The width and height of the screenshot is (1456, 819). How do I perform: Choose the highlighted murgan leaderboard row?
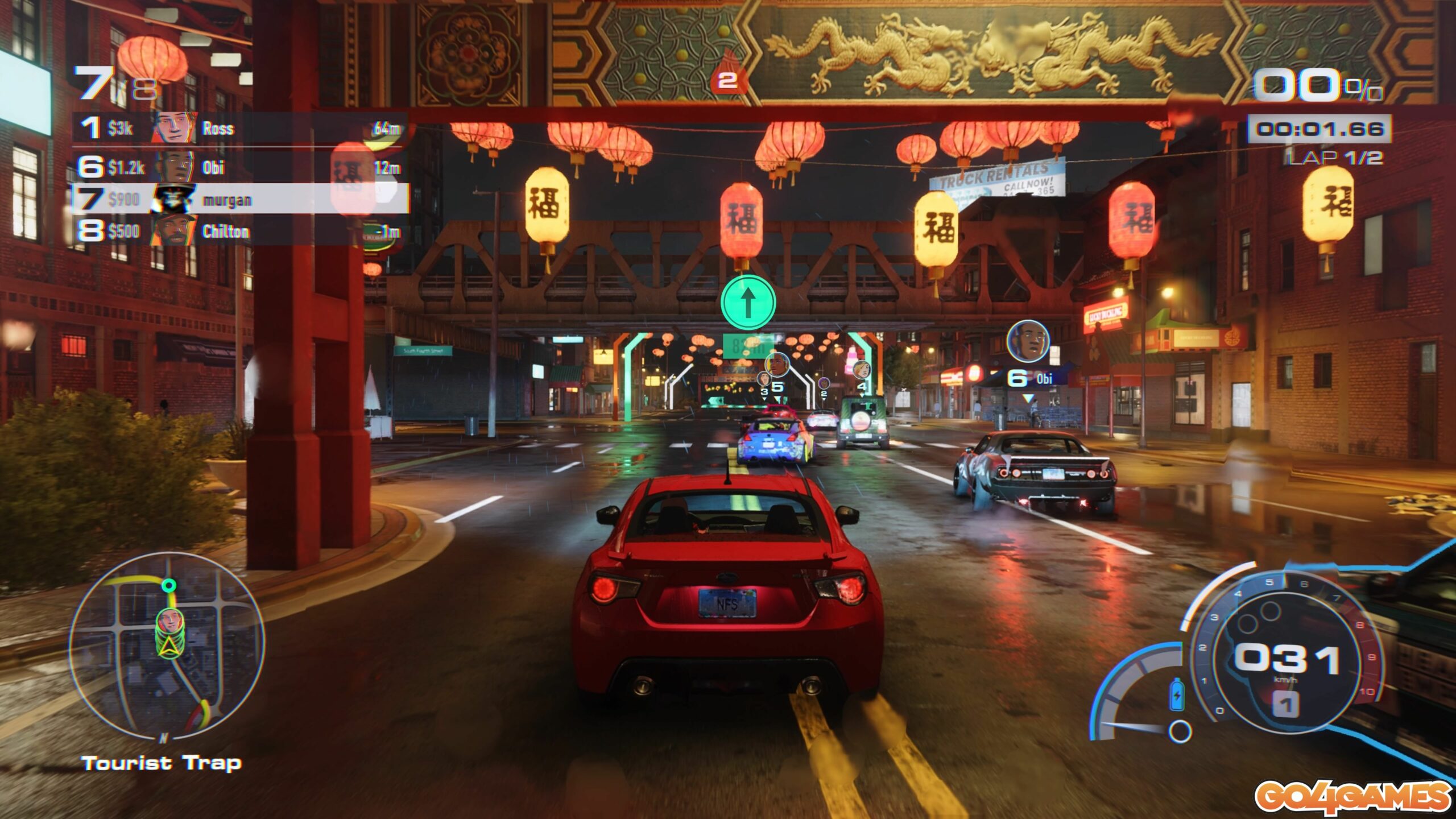click(239, 199)
